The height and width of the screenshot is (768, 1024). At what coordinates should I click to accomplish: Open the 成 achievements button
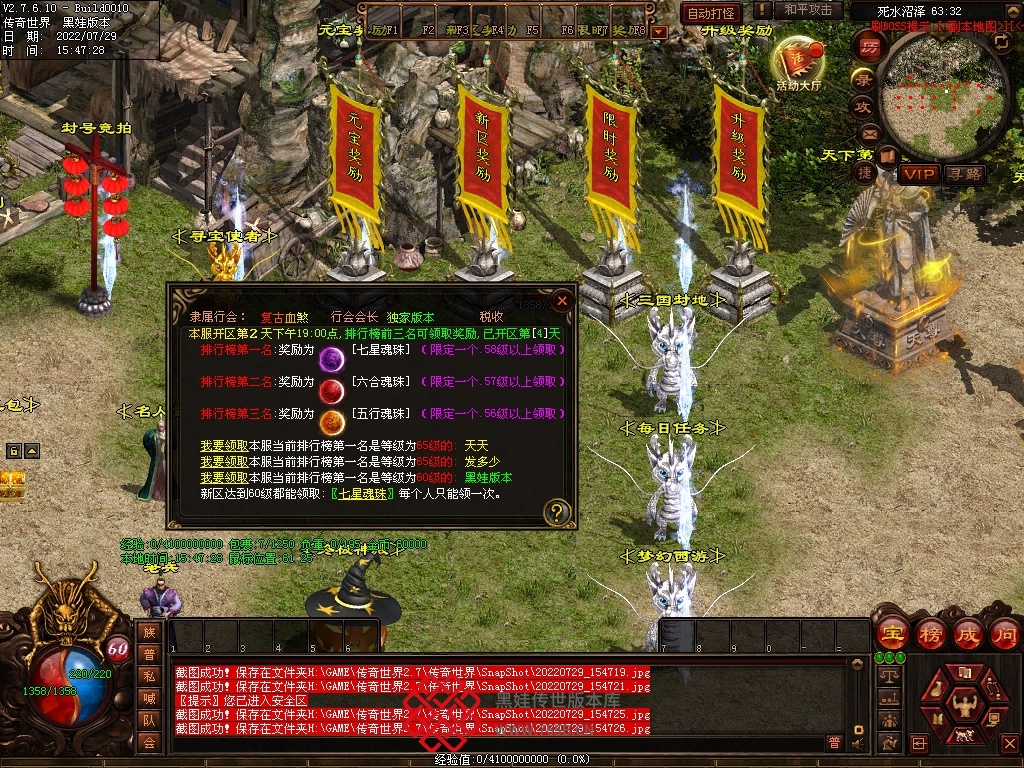(967, 634)
